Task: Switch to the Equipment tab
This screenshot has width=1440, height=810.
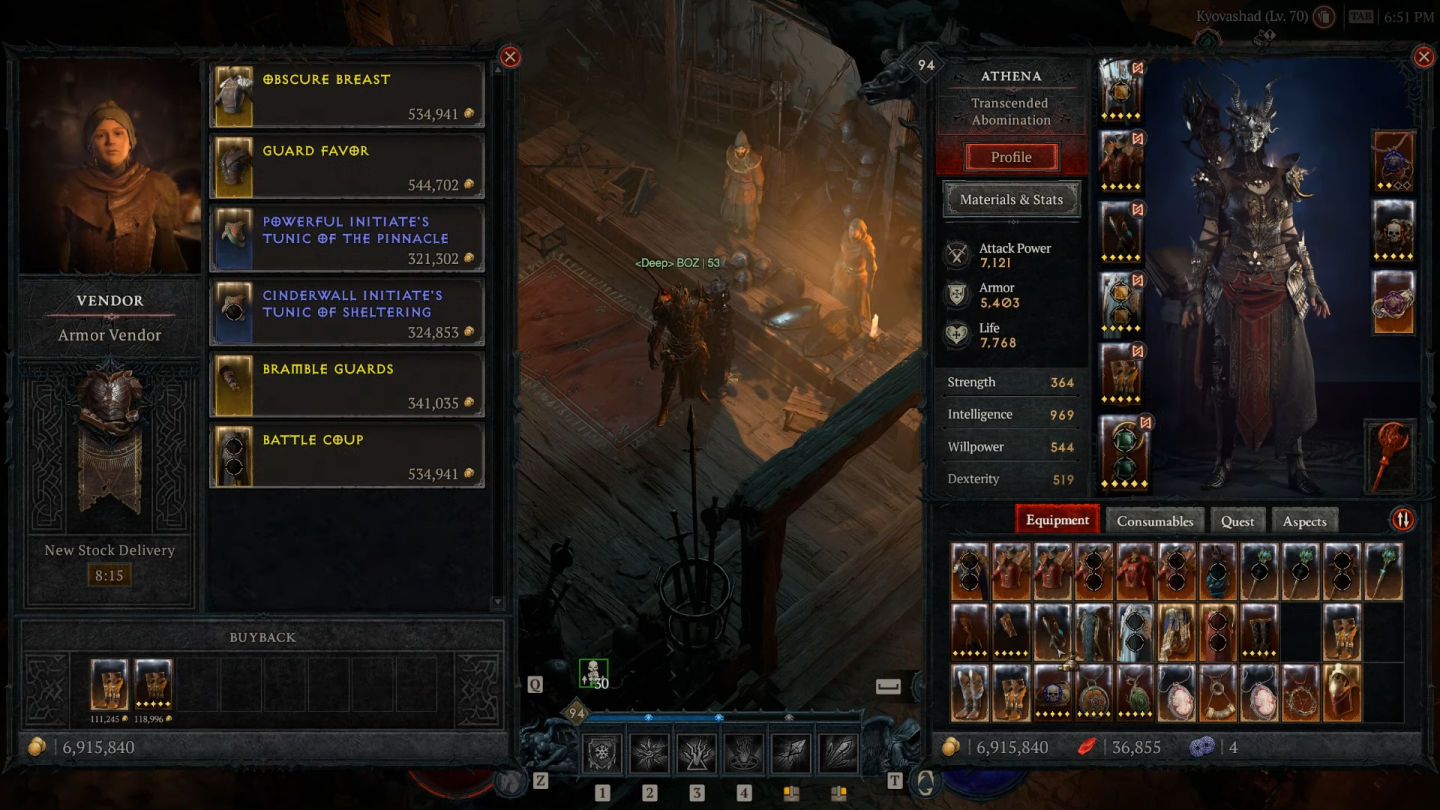Action: (x=1057, y=520)
